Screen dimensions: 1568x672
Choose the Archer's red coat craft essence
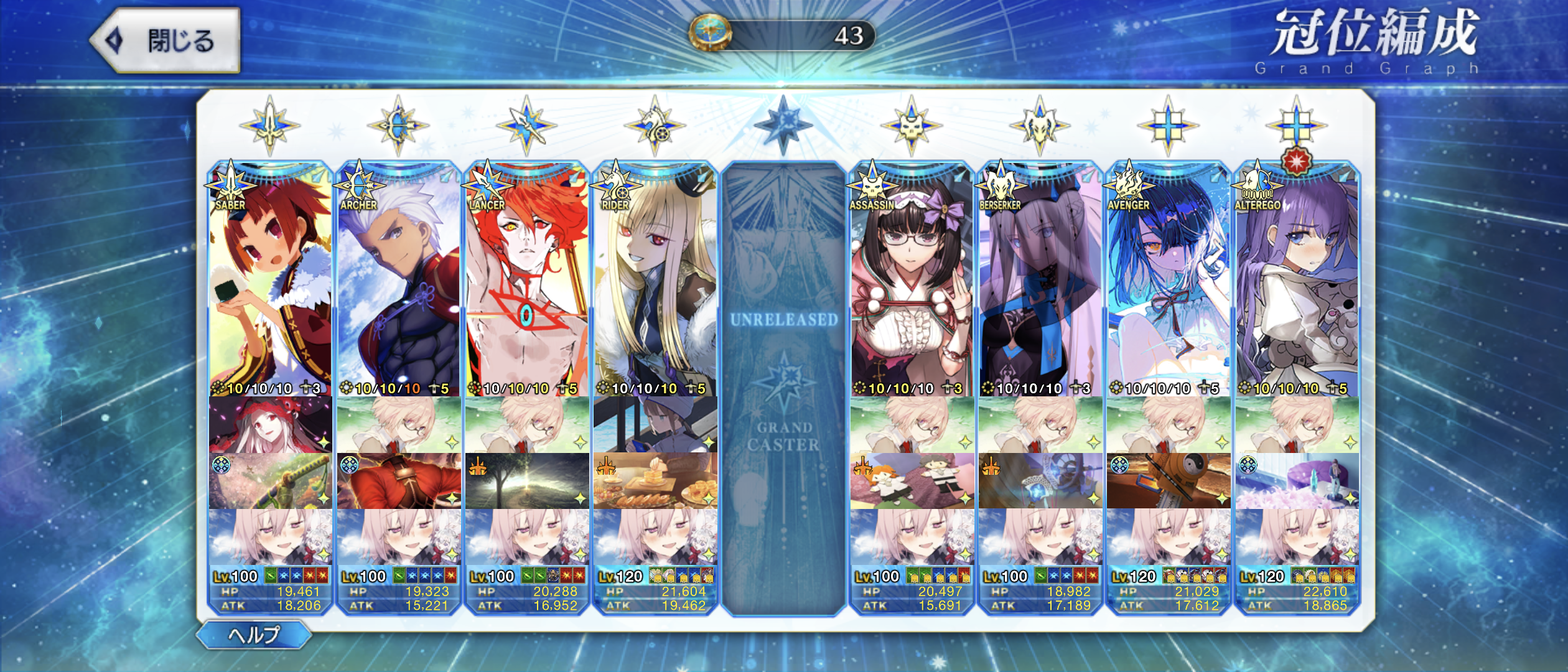tap(398, 481)
